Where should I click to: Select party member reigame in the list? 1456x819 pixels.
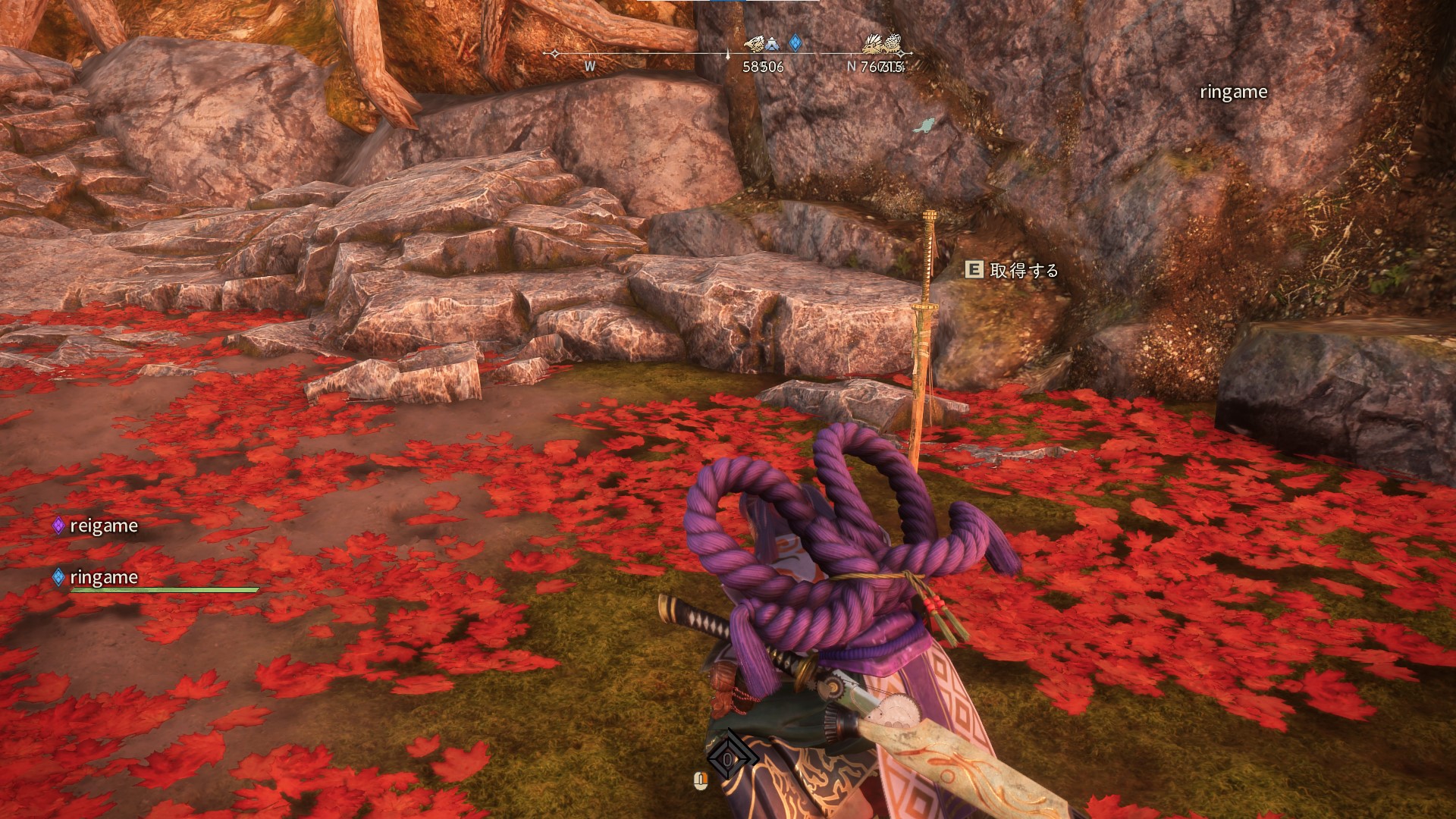pos(103,526)
